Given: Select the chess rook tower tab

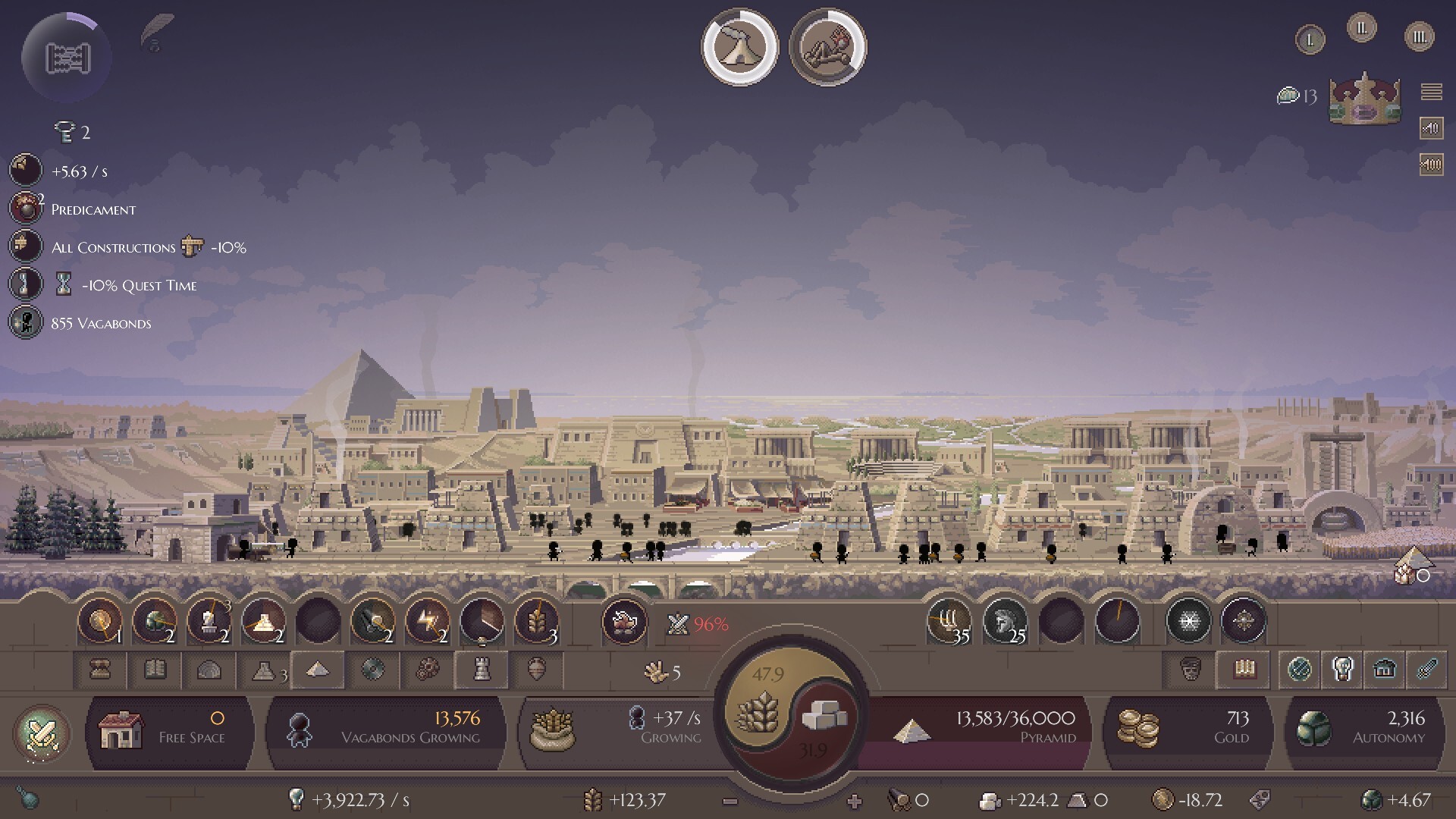Looking at the screenshot, I should point(482,670).
